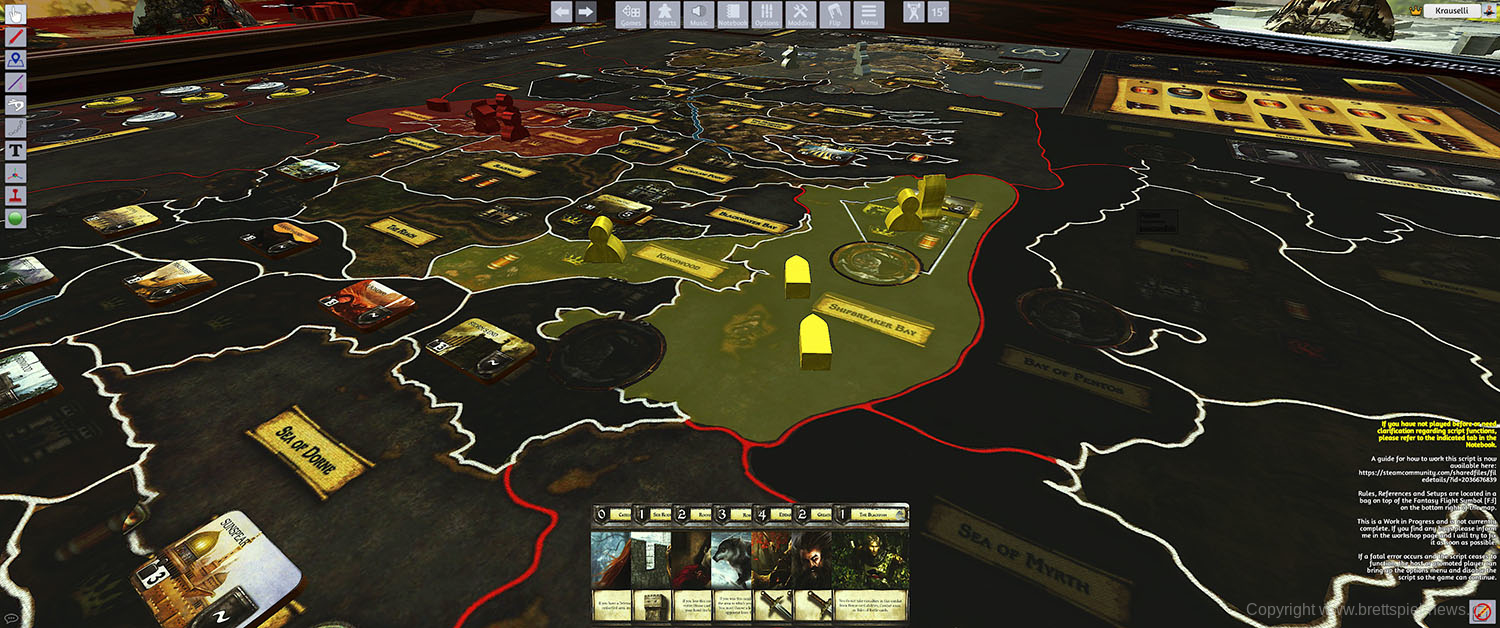
Task: Click the redo forward arrow
Action: [586, 12]
